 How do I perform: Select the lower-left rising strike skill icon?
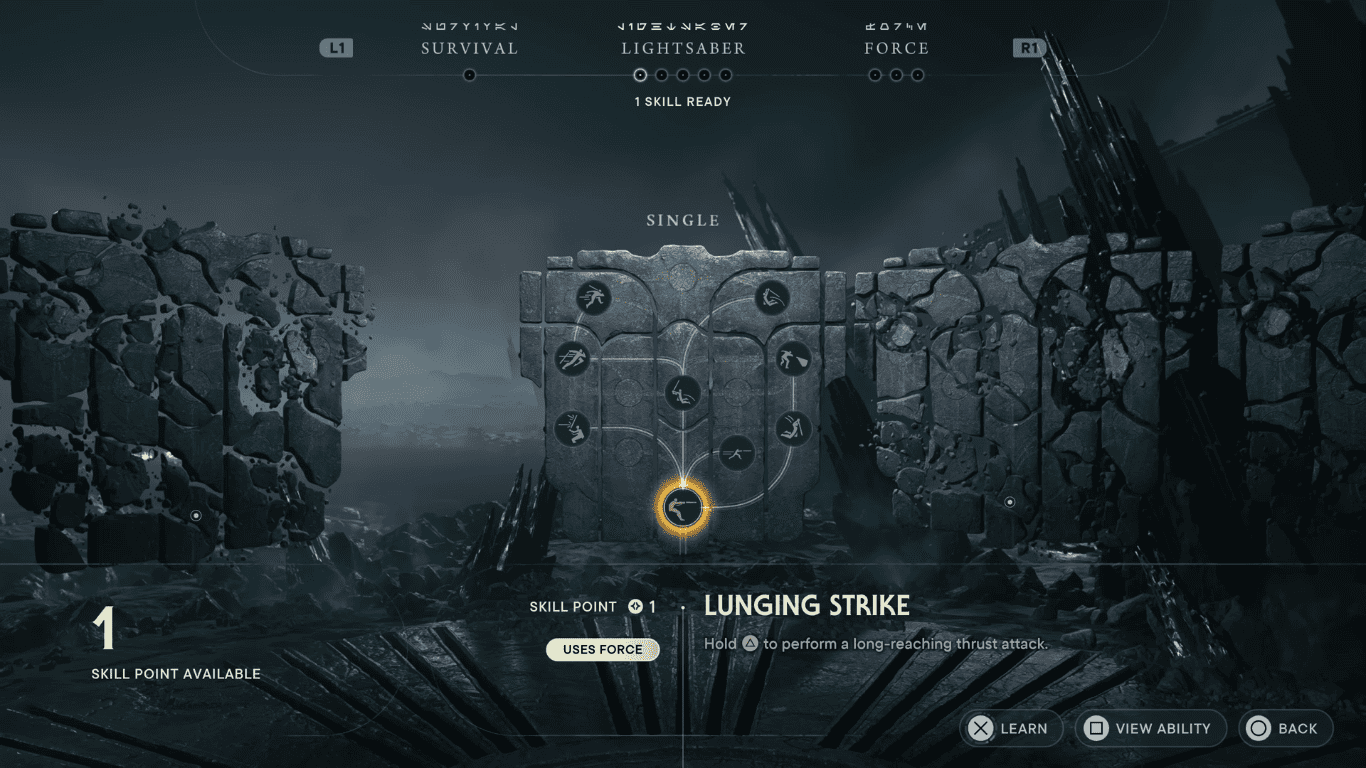(573, 429)
